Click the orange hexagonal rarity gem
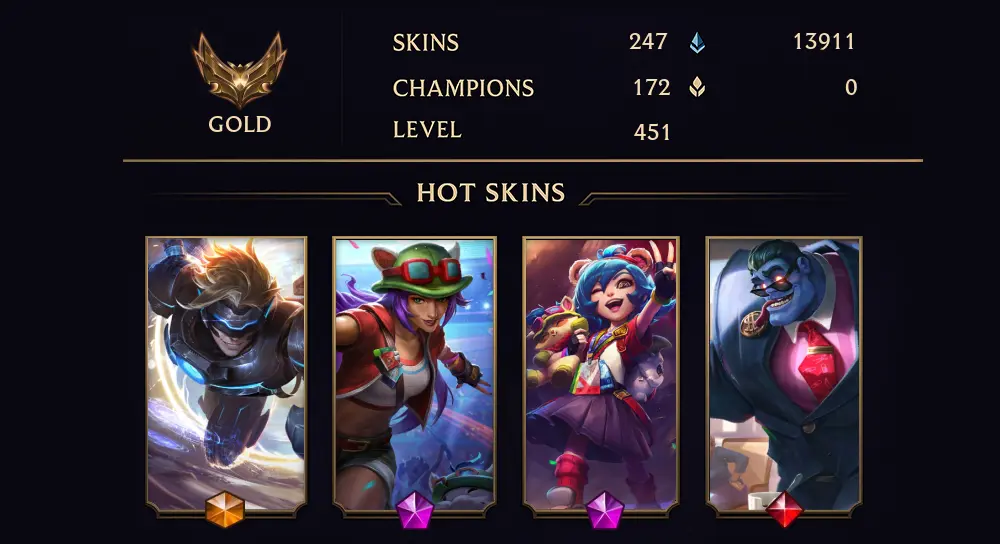This screenshot has width=1000, height=544. click(225, 511)
